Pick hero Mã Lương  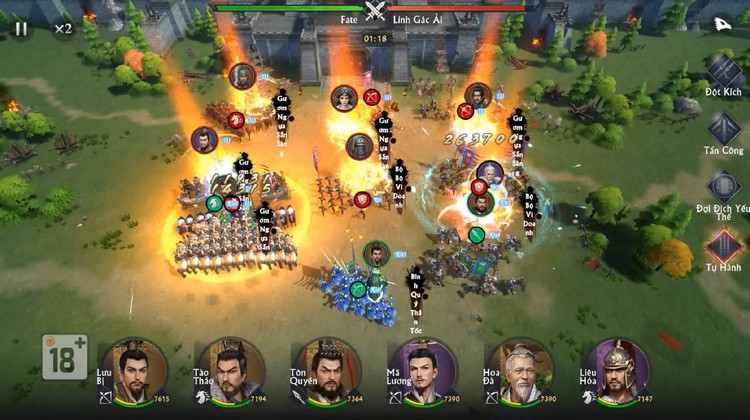(422, 370)
